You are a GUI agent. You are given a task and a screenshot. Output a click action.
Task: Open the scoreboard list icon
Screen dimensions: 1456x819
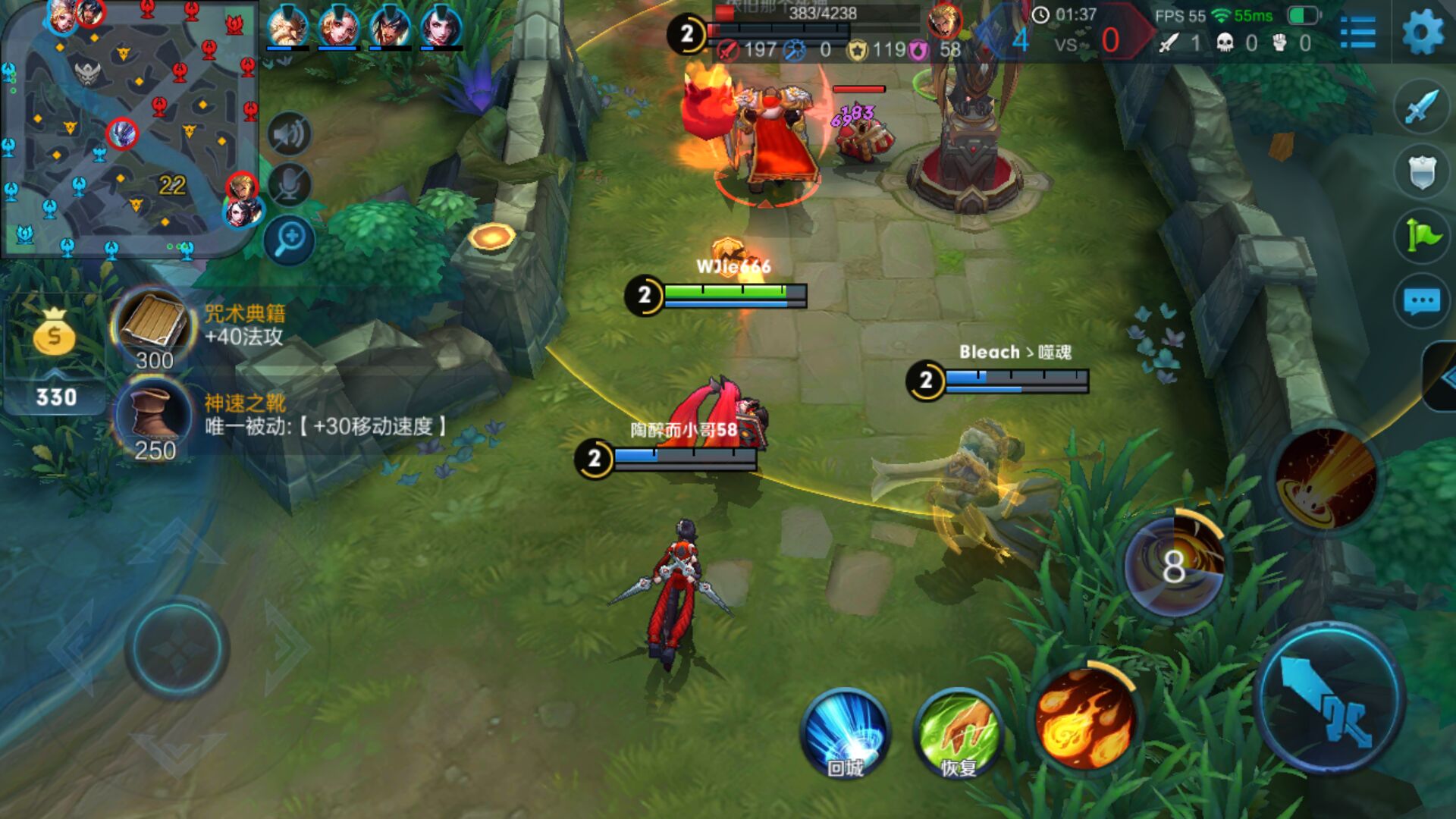click(1357, 33)
